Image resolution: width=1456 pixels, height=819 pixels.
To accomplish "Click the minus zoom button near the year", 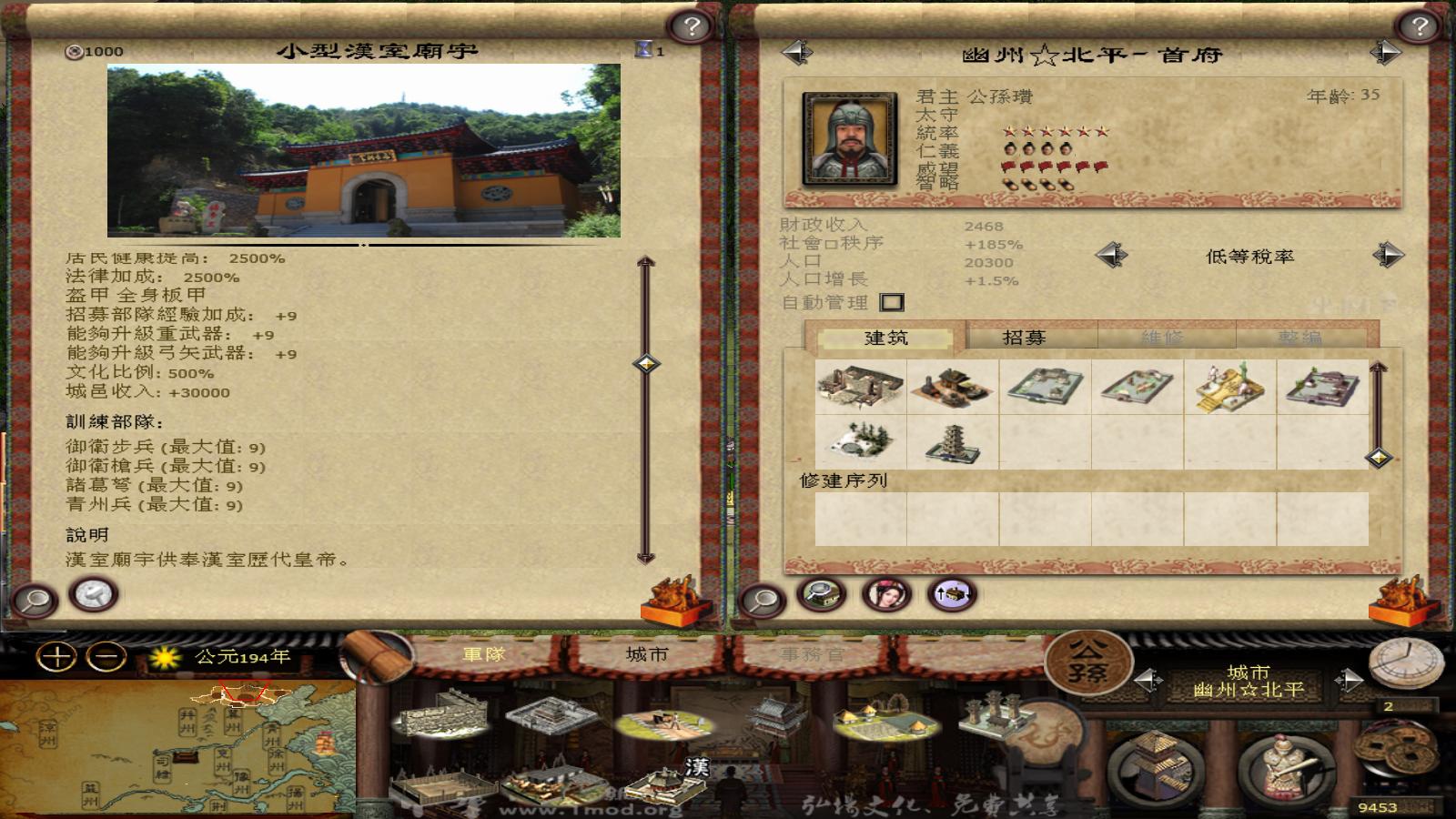I will 104,654.
